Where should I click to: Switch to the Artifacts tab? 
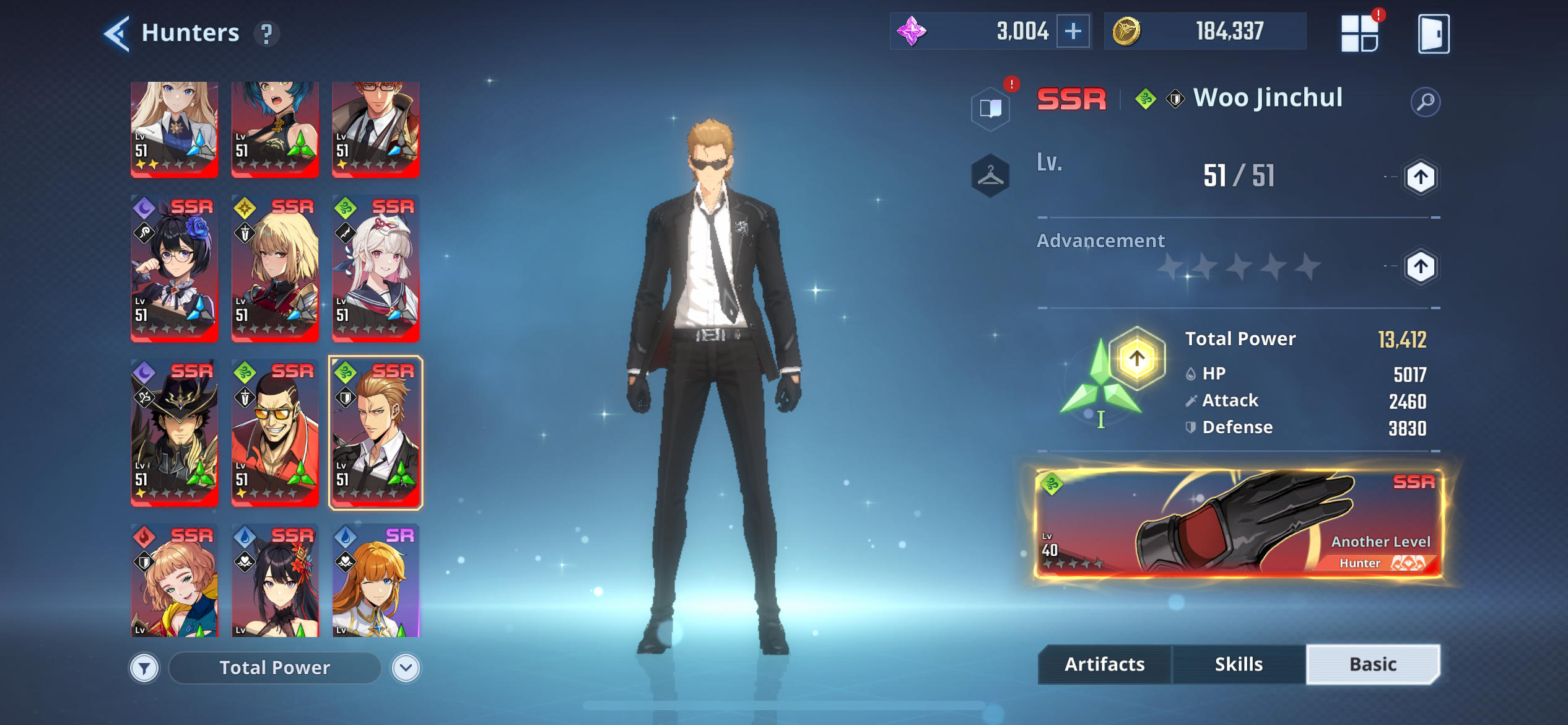coord(1104,664)
